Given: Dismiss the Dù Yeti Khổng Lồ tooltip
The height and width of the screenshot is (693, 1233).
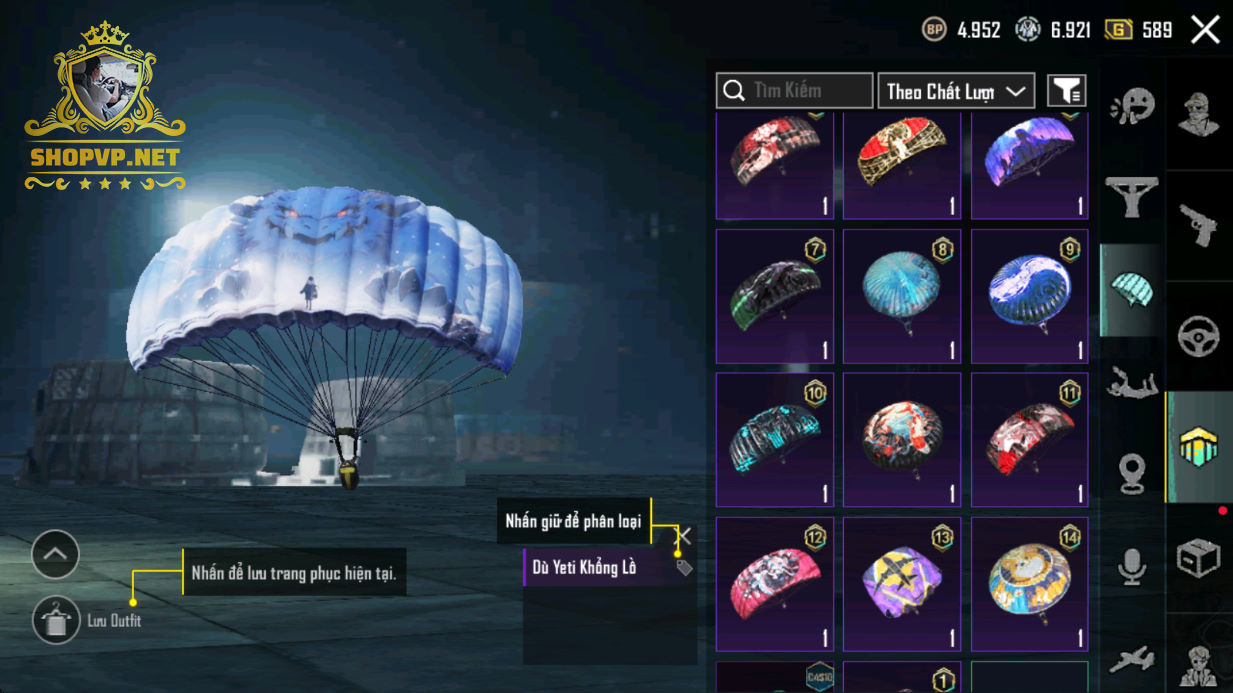Looking at the screenshot, I should pos(684,537).
